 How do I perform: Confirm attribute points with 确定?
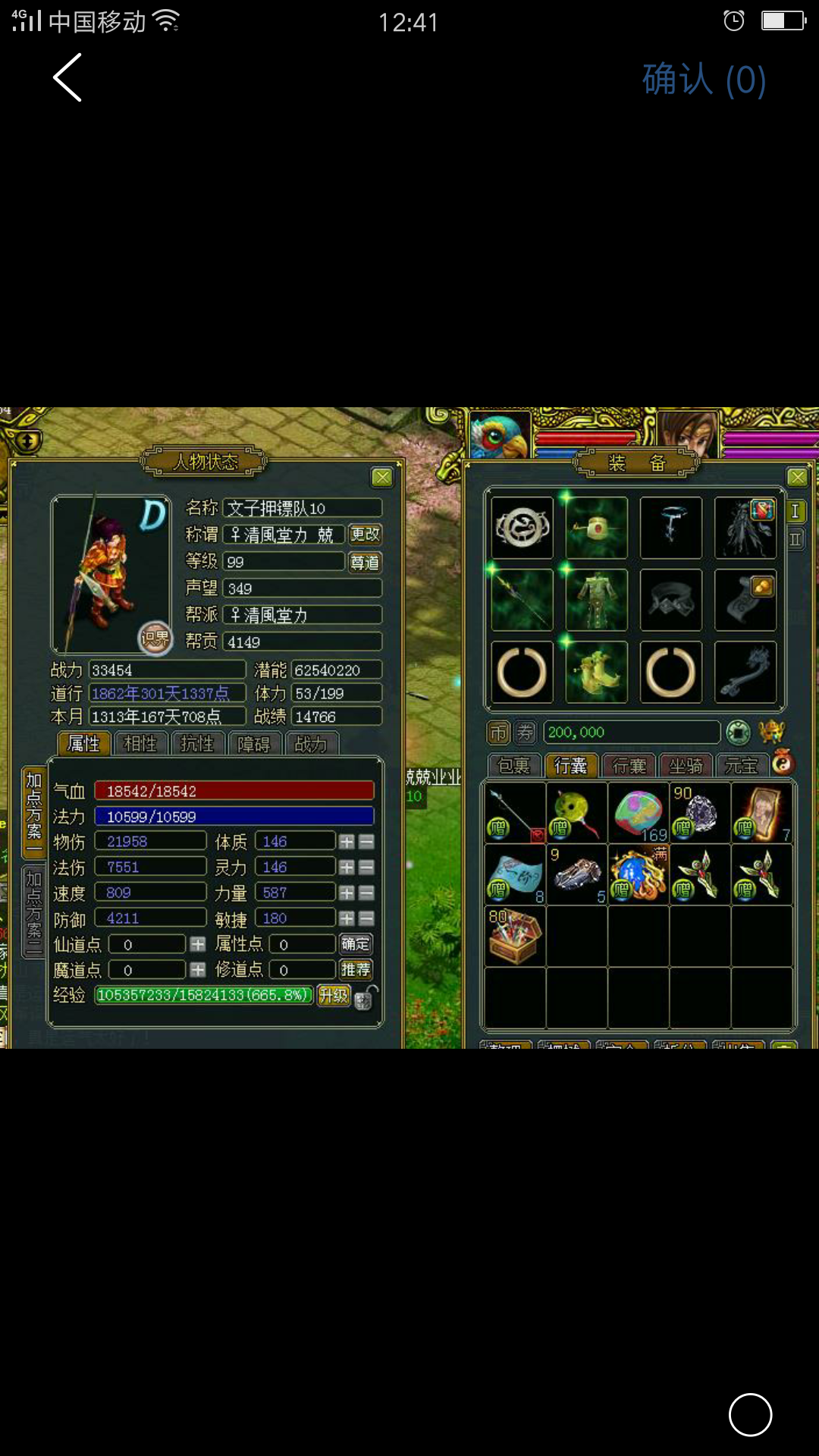point(355,944)
